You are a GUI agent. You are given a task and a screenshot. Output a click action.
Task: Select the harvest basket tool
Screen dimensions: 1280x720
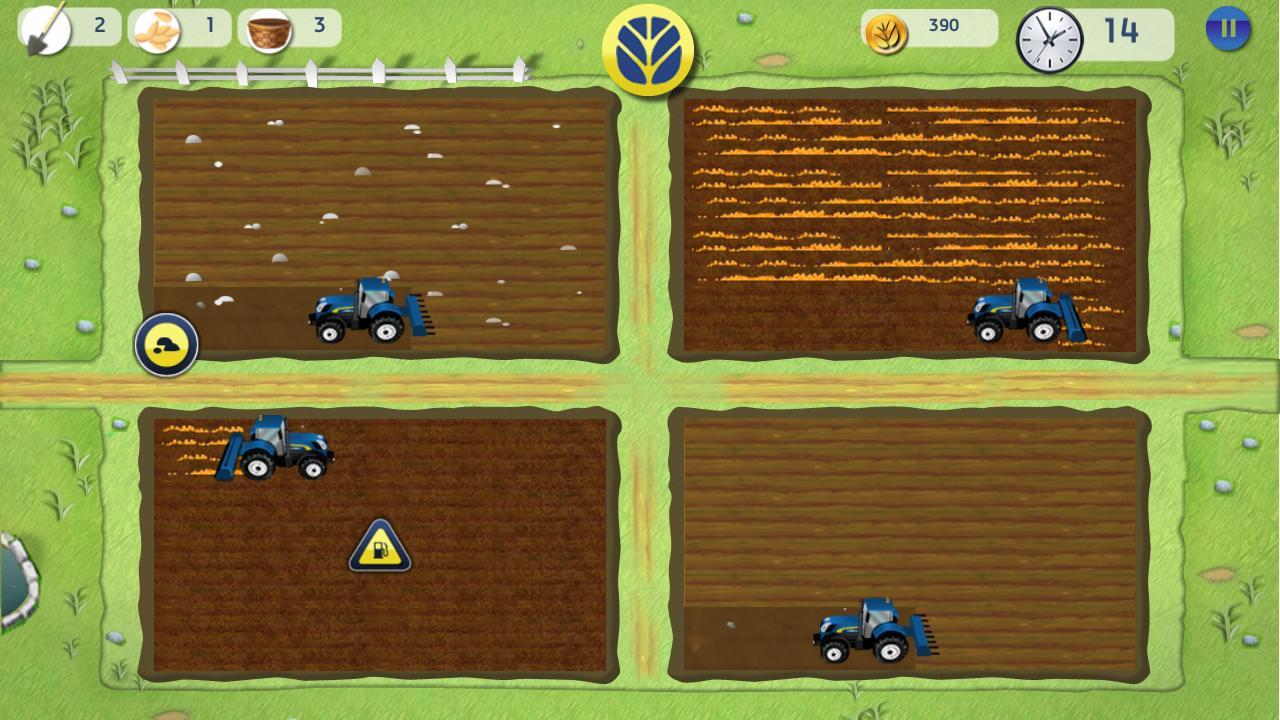point(268,28)
